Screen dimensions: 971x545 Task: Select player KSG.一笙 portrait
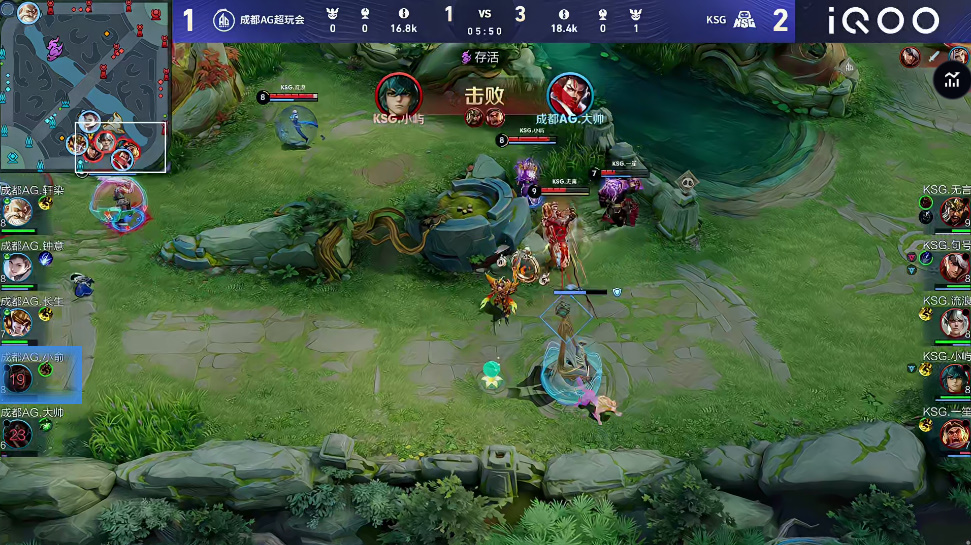[x=953, y=433]
